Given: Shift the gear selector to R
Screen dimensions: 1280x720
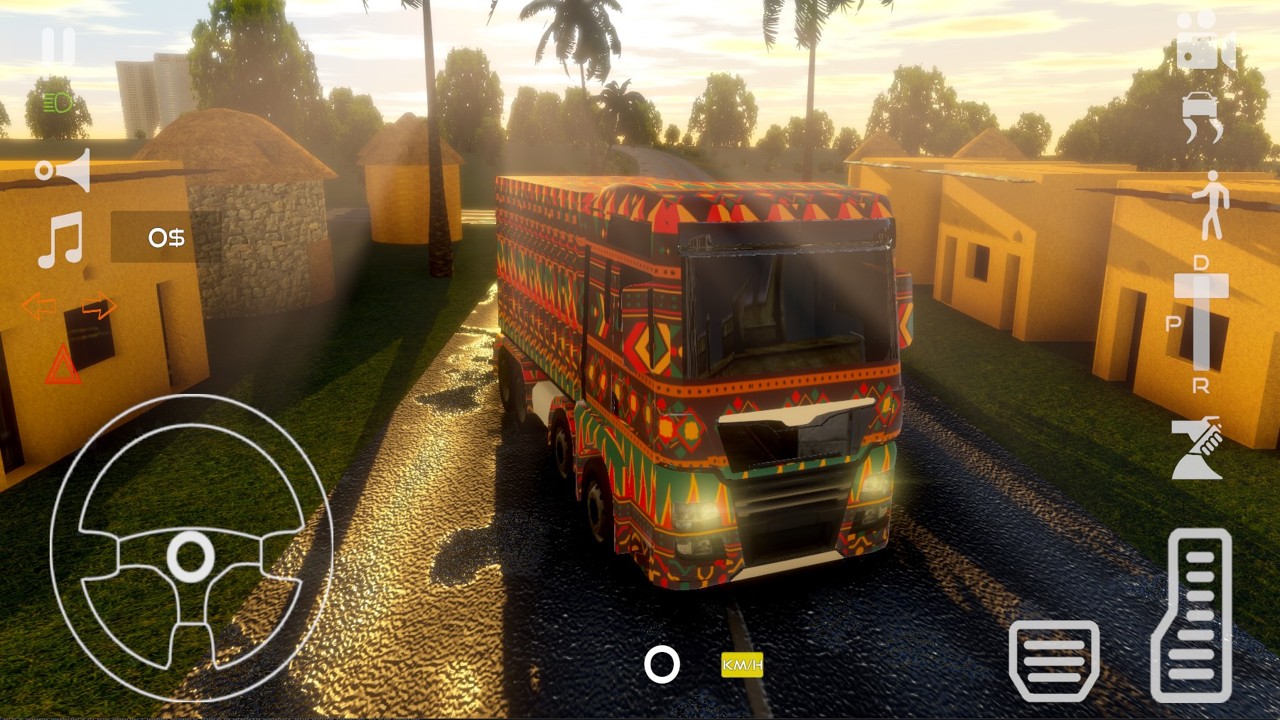Looking at the screenshot, I should tap(1201, 385).
